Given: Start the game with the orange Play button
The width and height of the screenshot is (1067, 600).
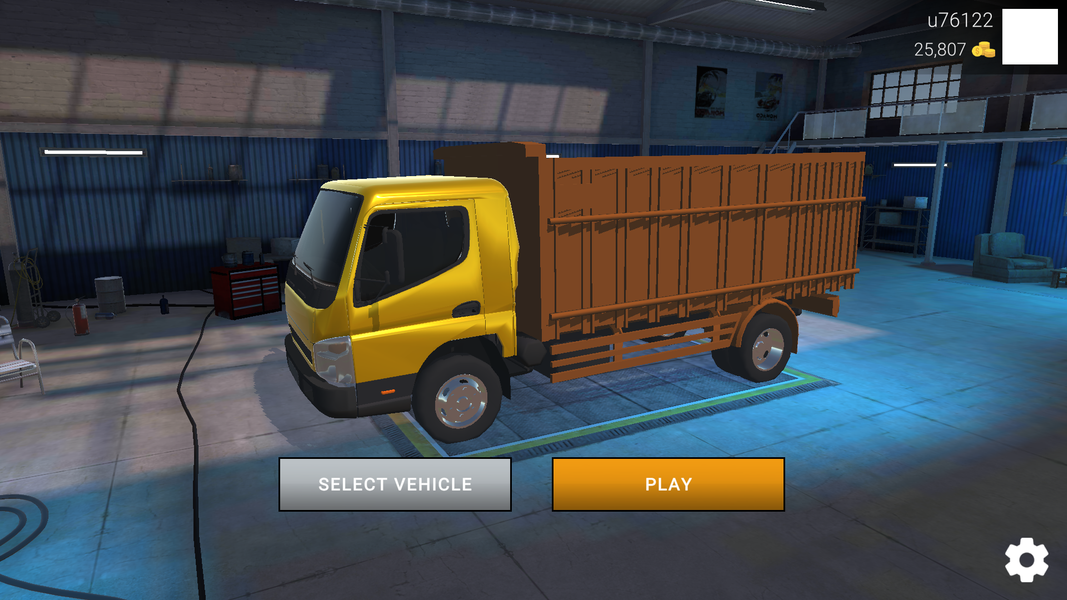Looking at the screenshot, I should pyautogui.click(x=668, y=485).
